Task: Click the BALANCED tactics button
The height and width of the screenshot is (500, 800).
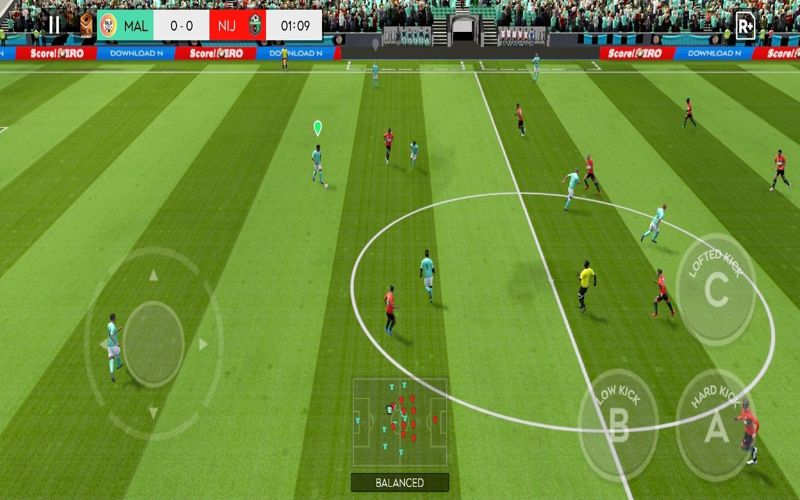Action: (x=399, y=482)
